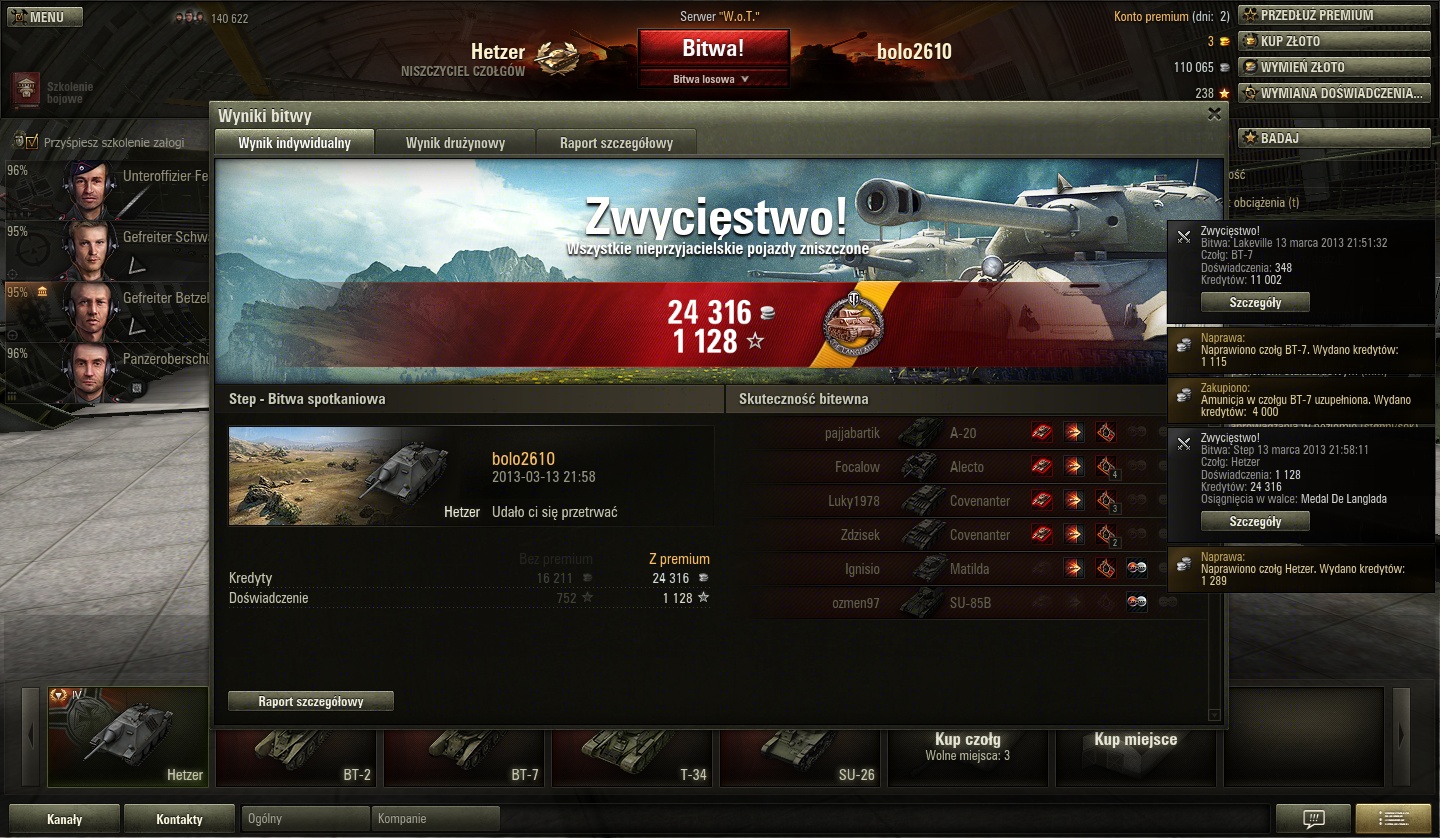
Task: Start battle with the Bitwa! button
Action: [713, 48]
